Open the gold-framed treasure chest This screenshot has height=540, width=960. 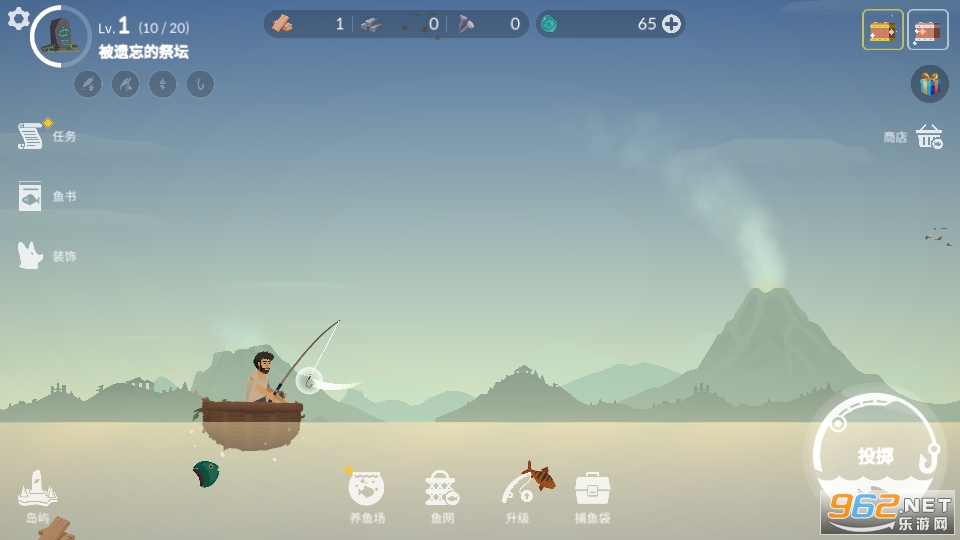(882, 30)
